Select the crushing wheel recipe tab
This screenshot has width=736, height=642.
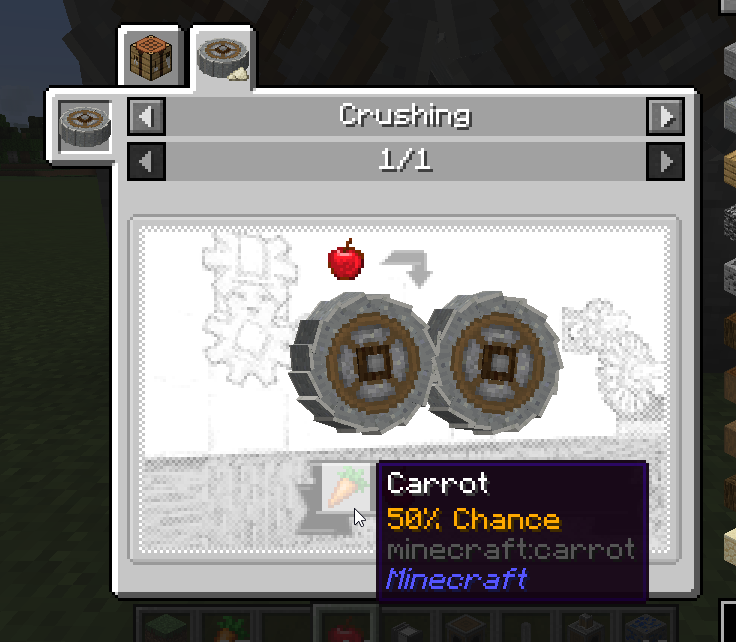tap(222, 58)
